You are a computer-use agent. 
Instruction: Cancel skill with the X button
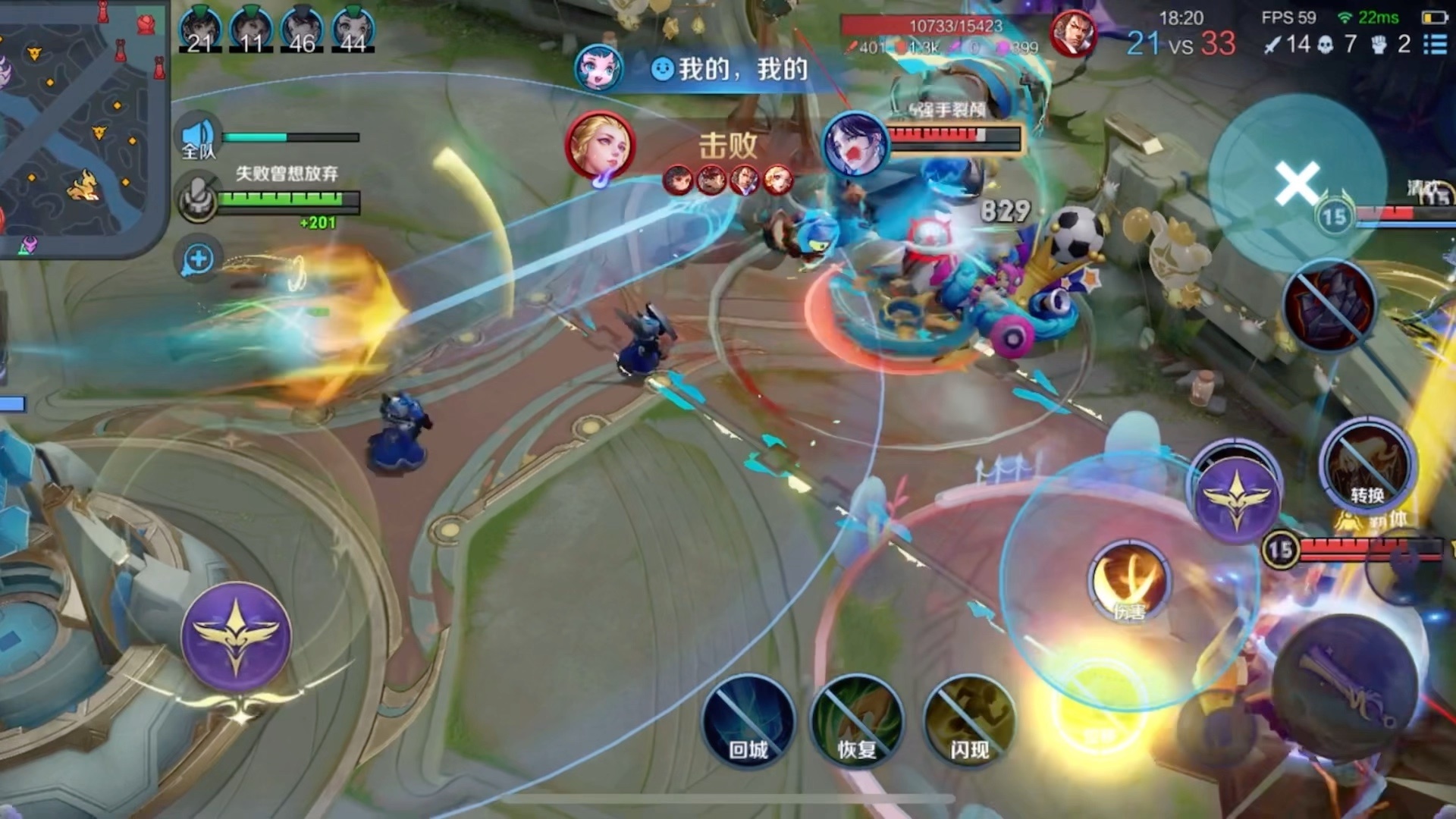pyautogui.click(x=1297, y=183)
